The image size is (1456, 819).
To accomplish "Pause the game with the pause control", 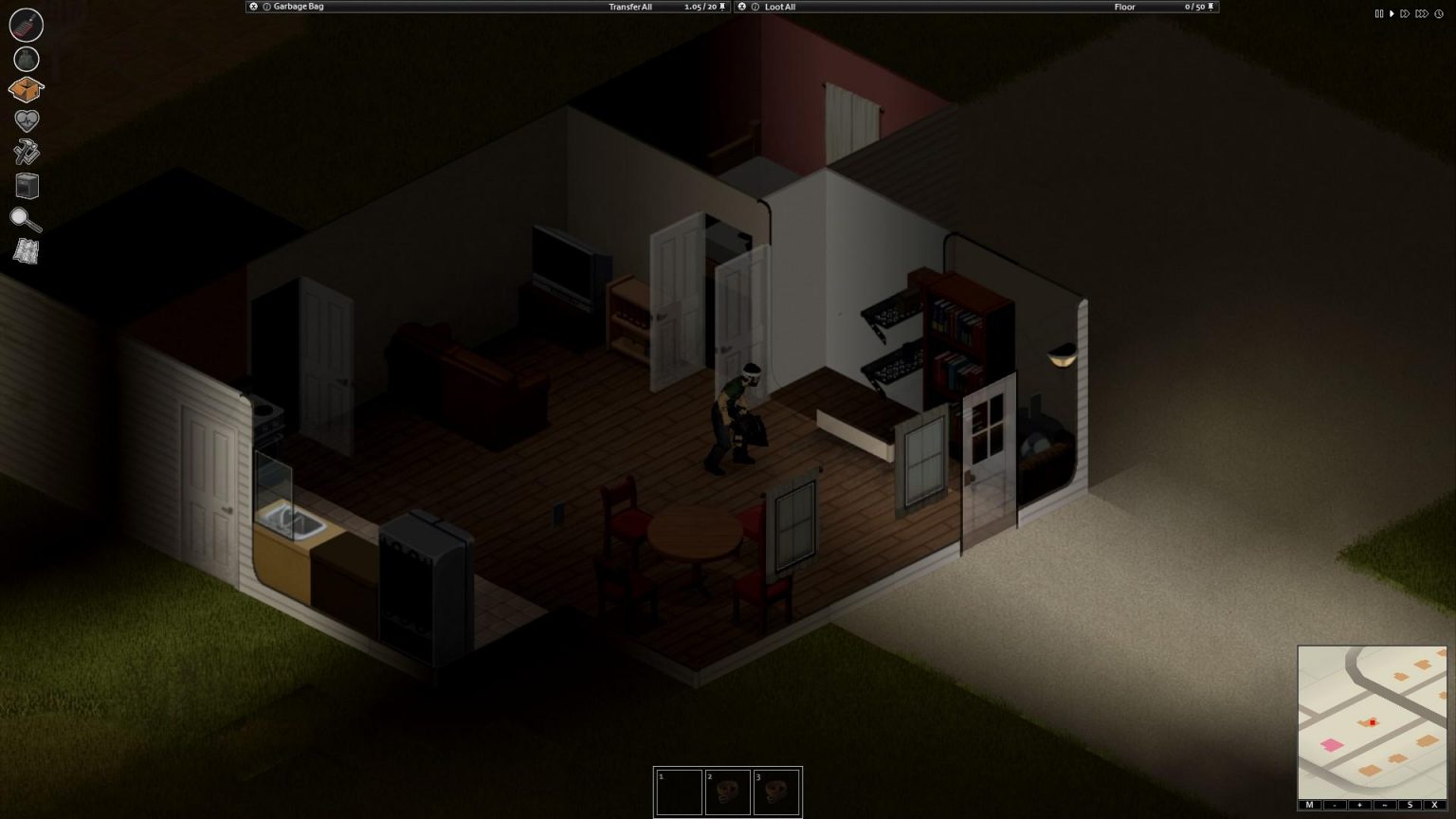I will tap(1379, 13).
